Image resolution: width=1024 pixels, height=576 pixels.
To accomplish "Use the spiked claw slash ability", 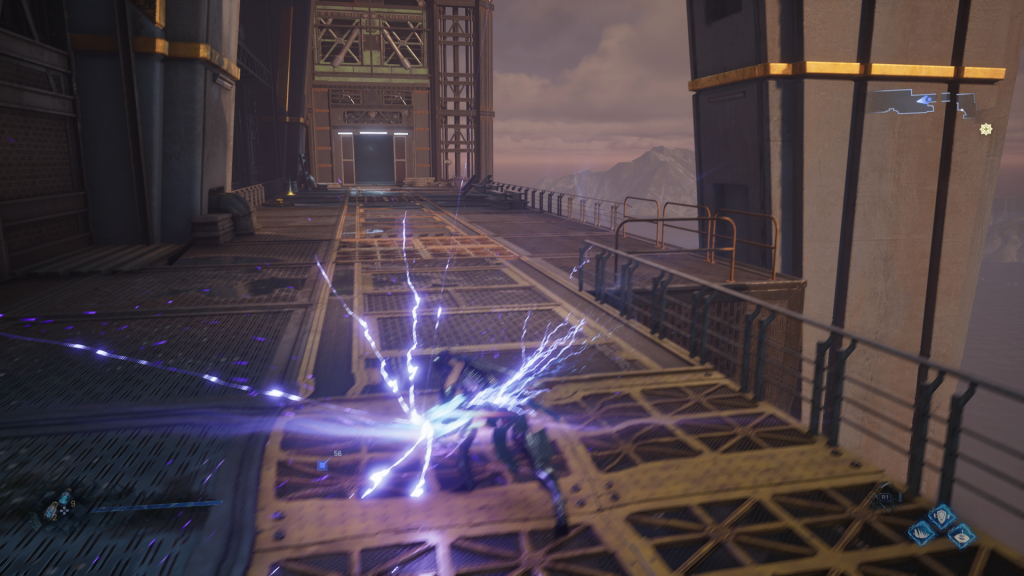I will (x=921, y=532).
